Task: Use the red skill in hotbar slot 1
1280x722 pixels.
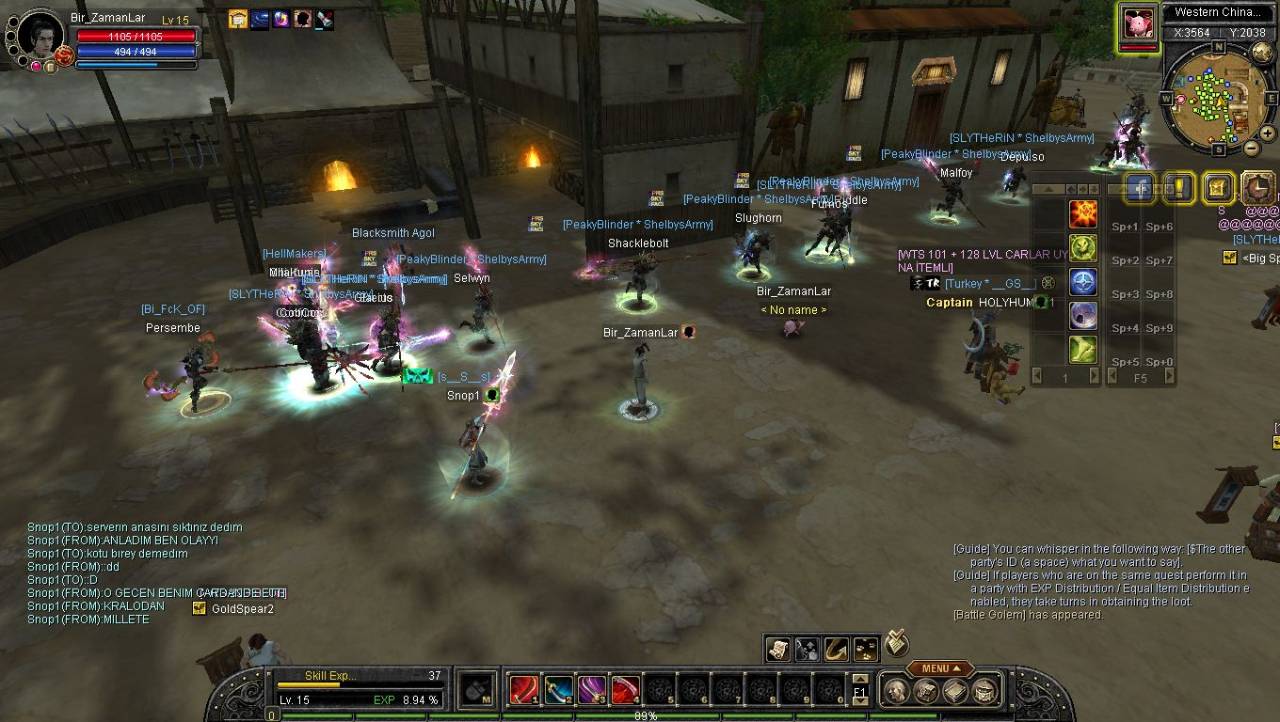Action: point(524,690)
